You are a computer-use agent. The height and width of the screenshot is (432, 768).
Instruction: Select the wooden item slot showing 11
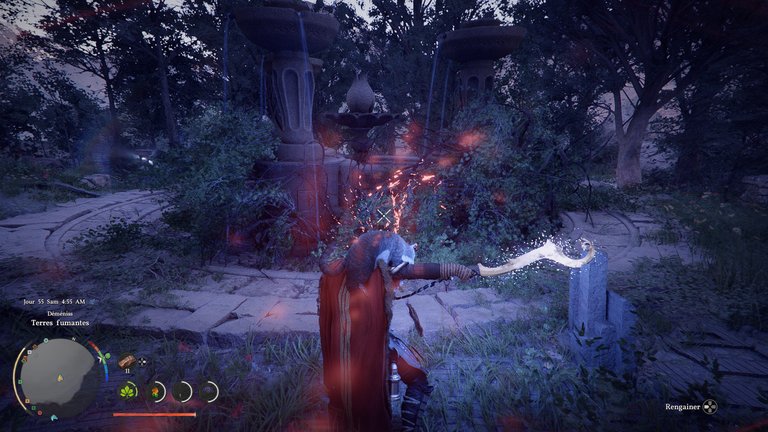[x=127, y=361]
